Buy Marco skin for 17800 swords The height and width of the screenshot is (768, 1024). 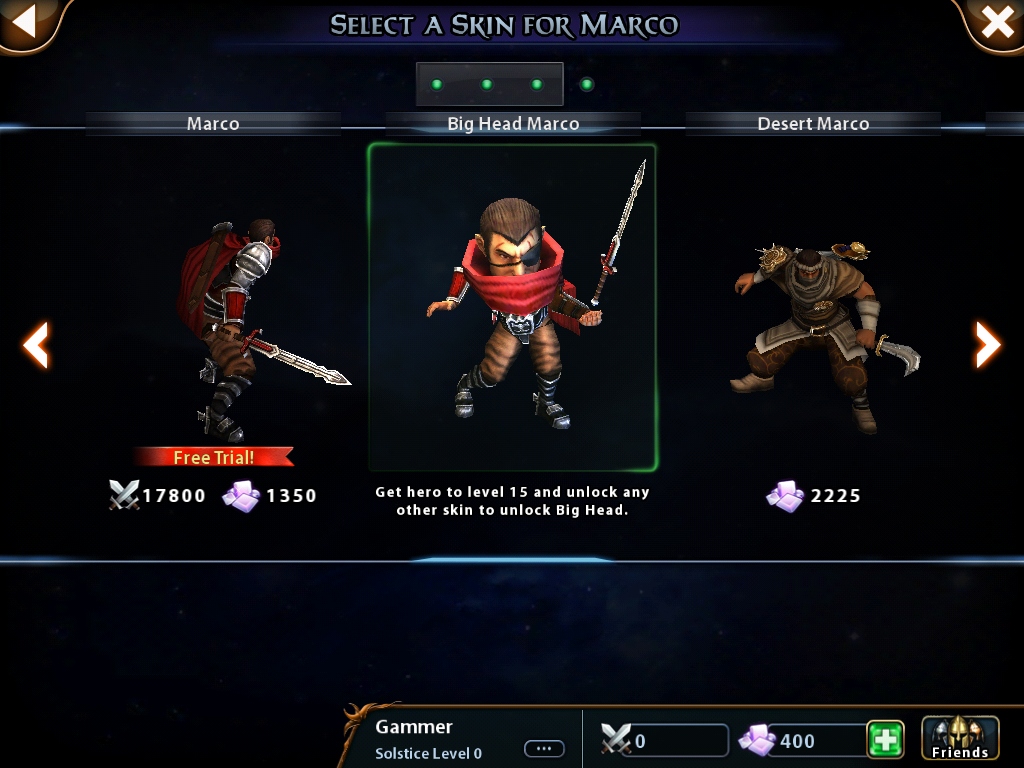[x=158, y=496]
